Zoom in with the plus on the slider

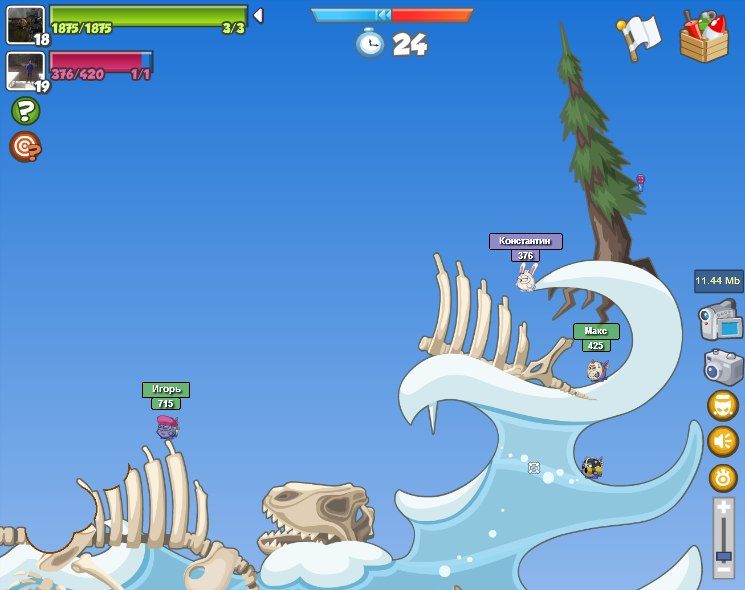[723, 508]
